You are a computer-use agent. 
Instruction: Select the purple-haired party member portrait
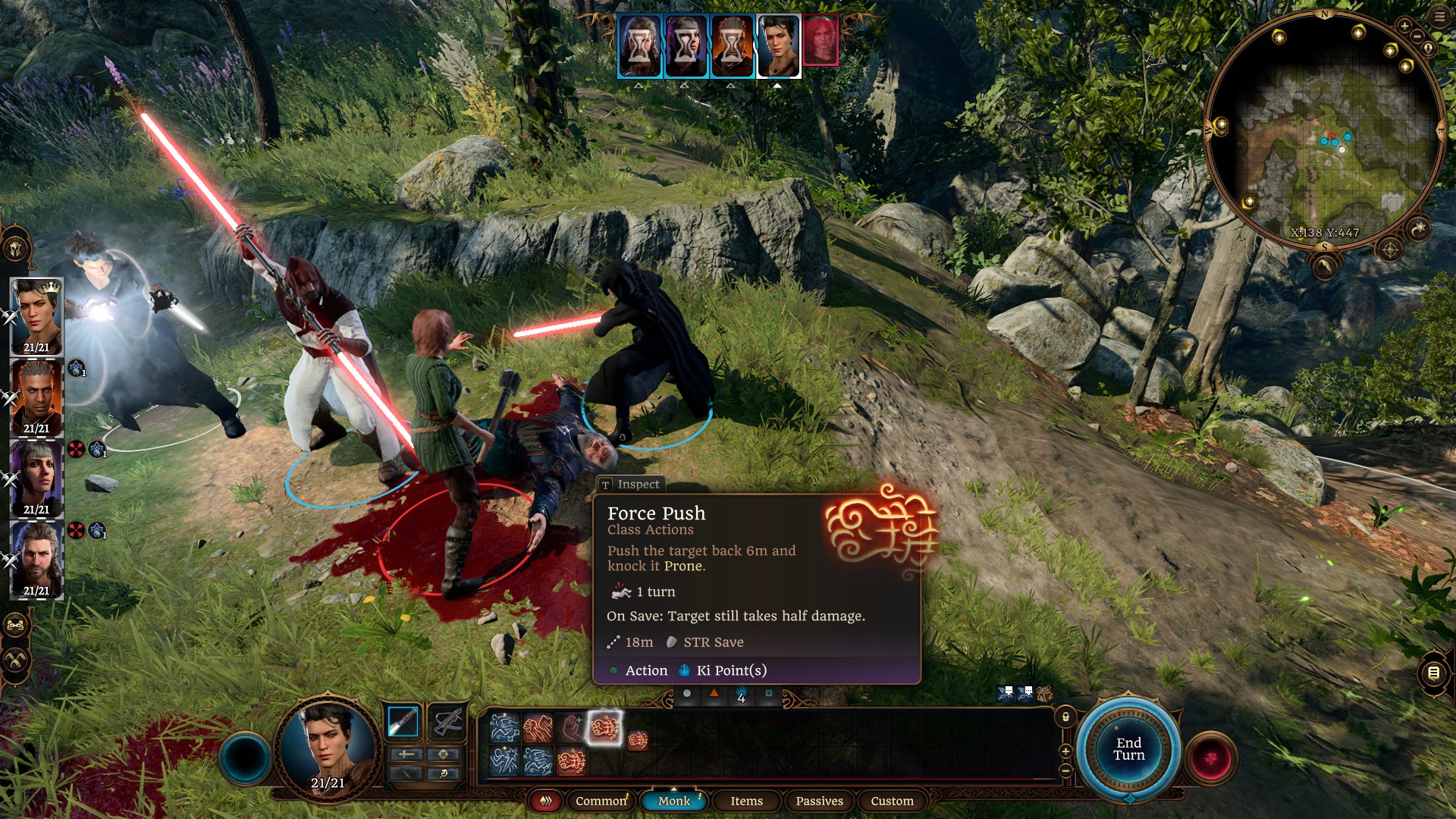click(x=36, y=479)
